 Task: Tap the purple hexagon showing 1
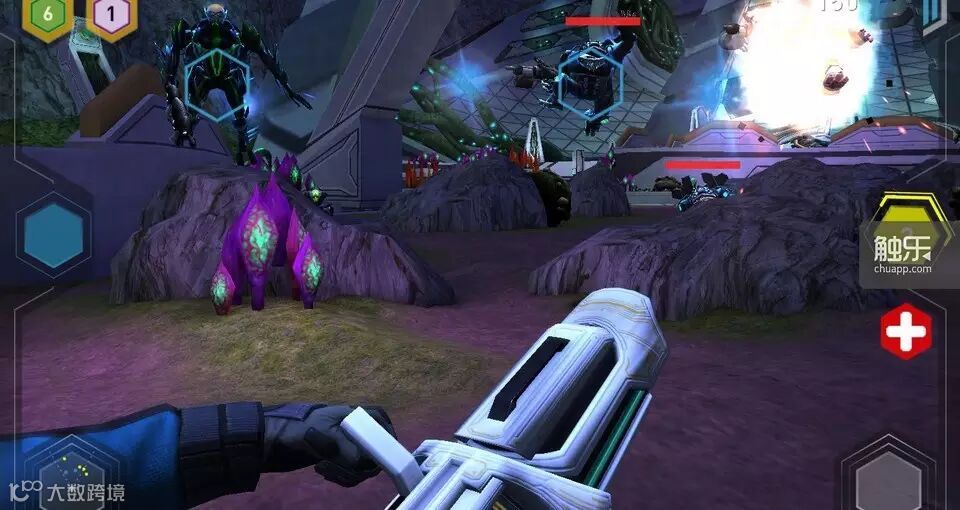[x=111, y=17]
